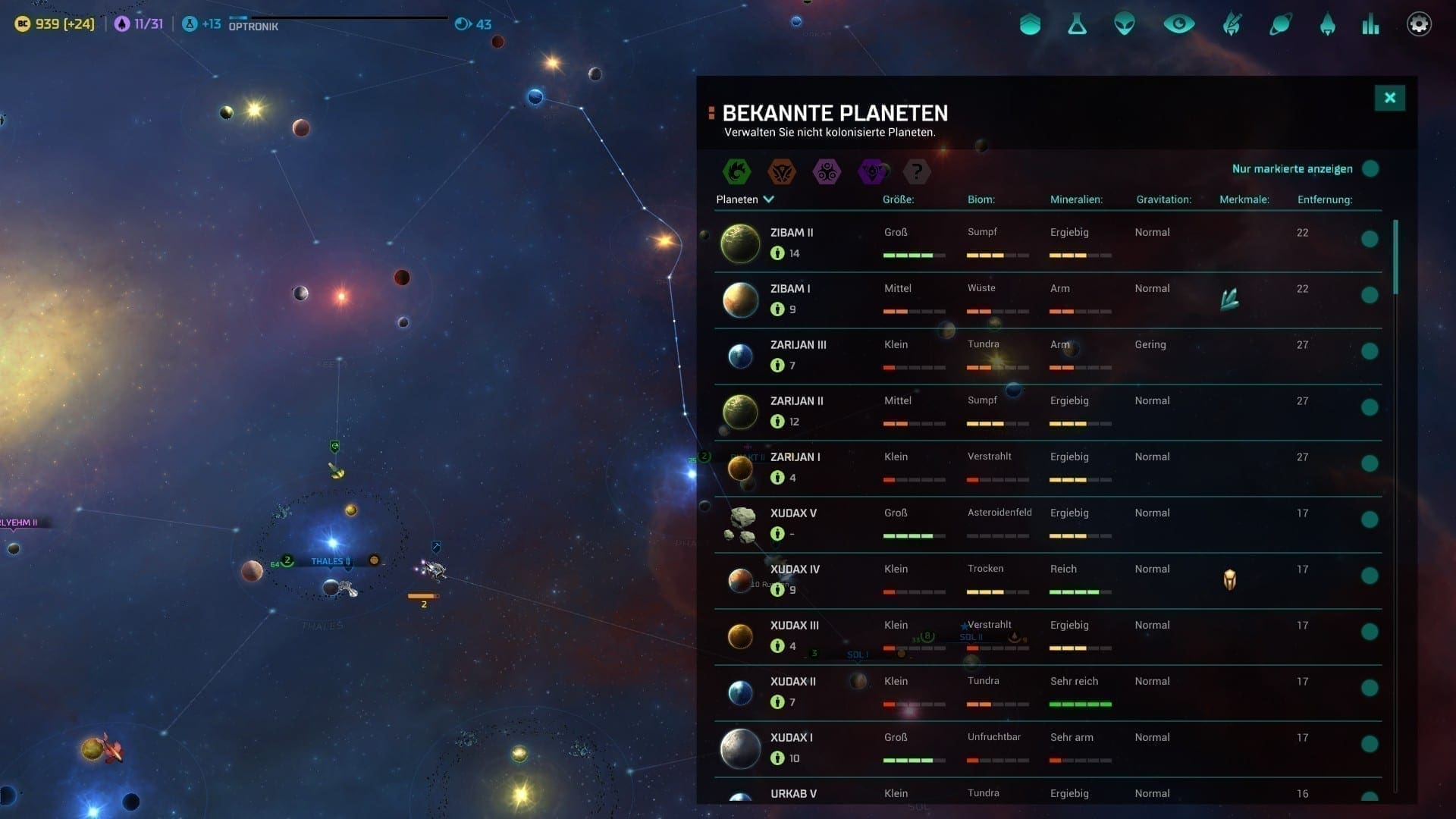Viewport: 1456px width, 819px height.
Task: Mark planet ZARIJAN III with its circle toggle
Action: [1369, 351]
